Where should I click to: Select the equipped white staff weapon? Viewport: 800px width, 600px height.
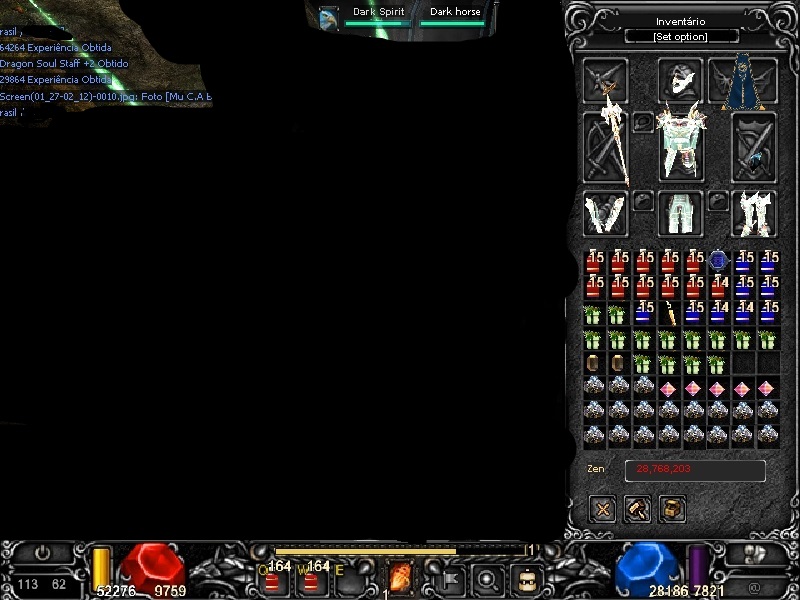click(606, 145)
